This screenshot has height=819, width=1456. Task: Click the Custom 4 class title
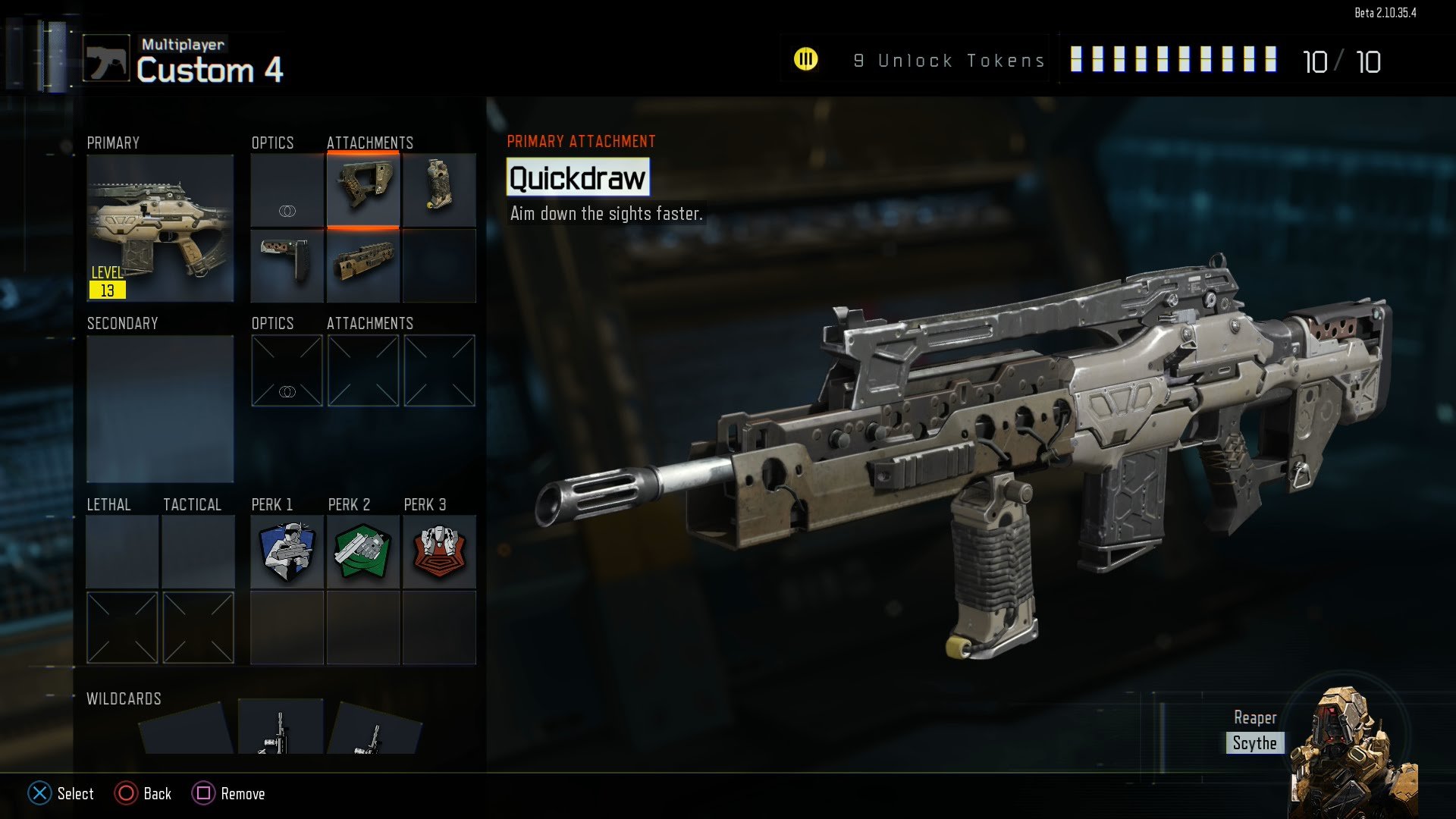coord(210,71)
